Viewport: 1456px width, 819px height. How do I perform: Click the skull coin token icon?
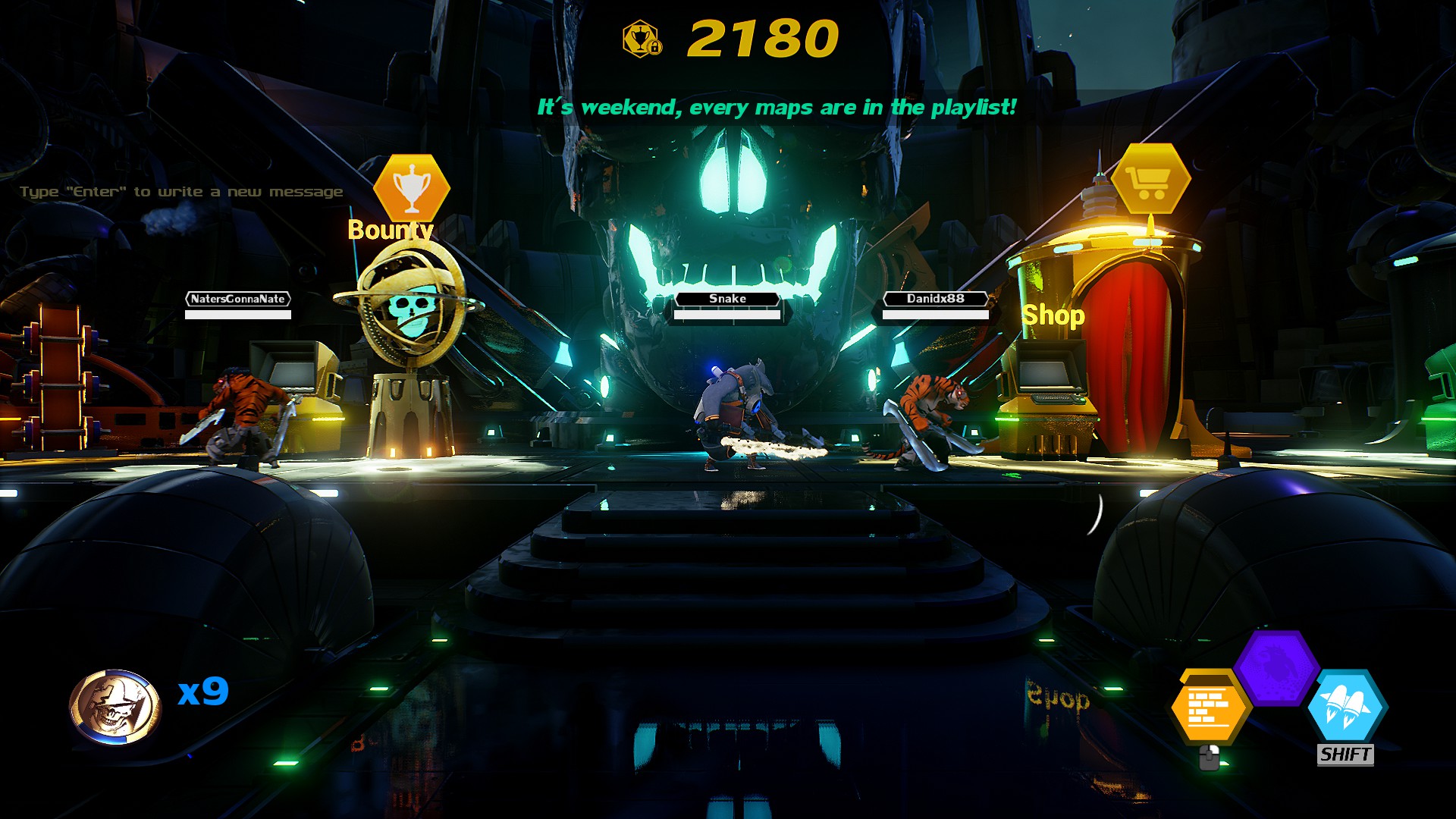[x=115, y=707]
